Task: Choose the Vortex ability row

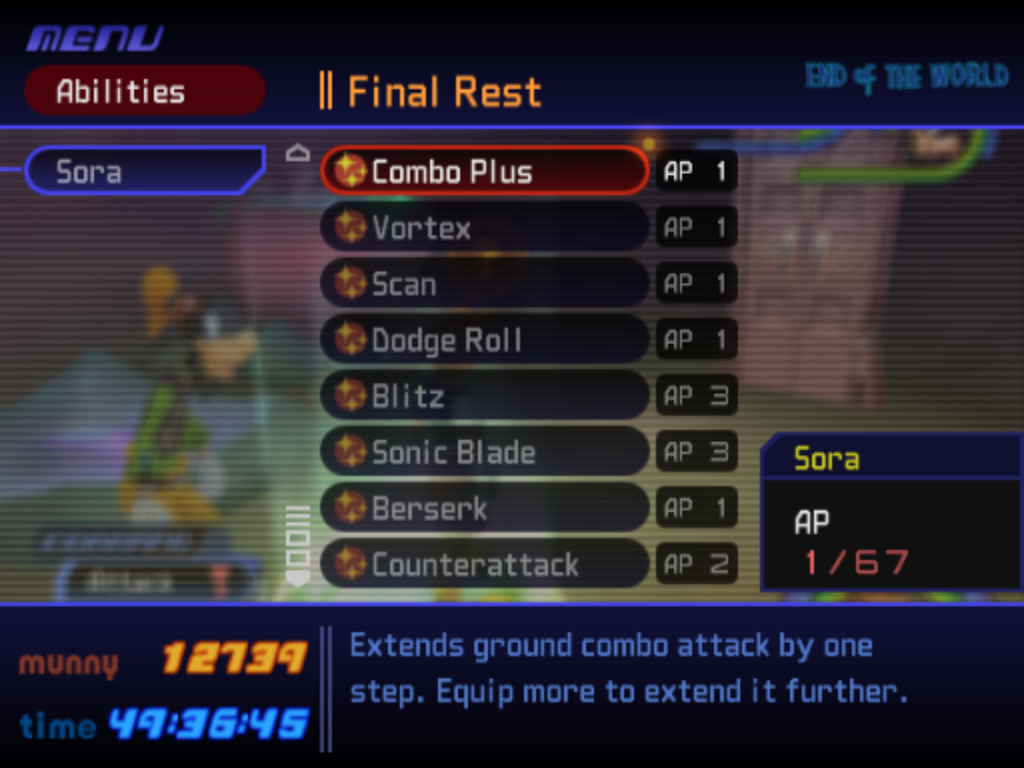Action: 484,228
